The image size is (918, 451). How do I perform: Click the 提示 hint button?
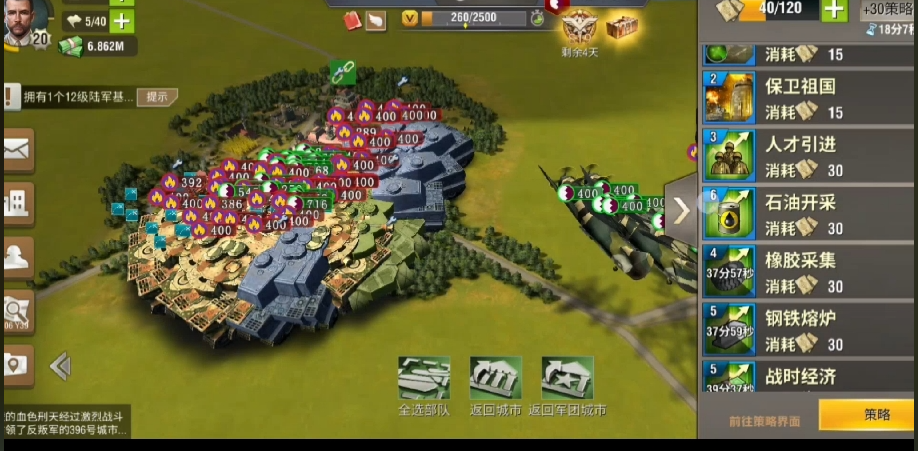(158, 97)
